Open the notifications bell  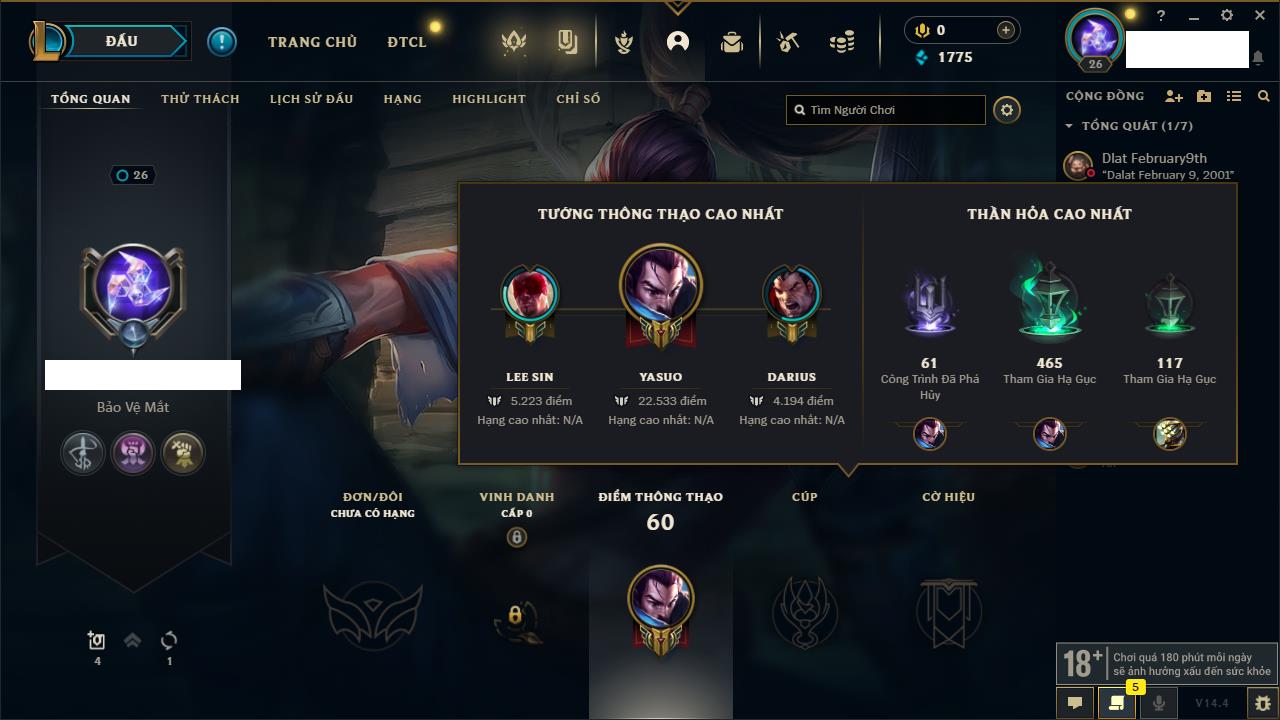[x=1257, y=58]
